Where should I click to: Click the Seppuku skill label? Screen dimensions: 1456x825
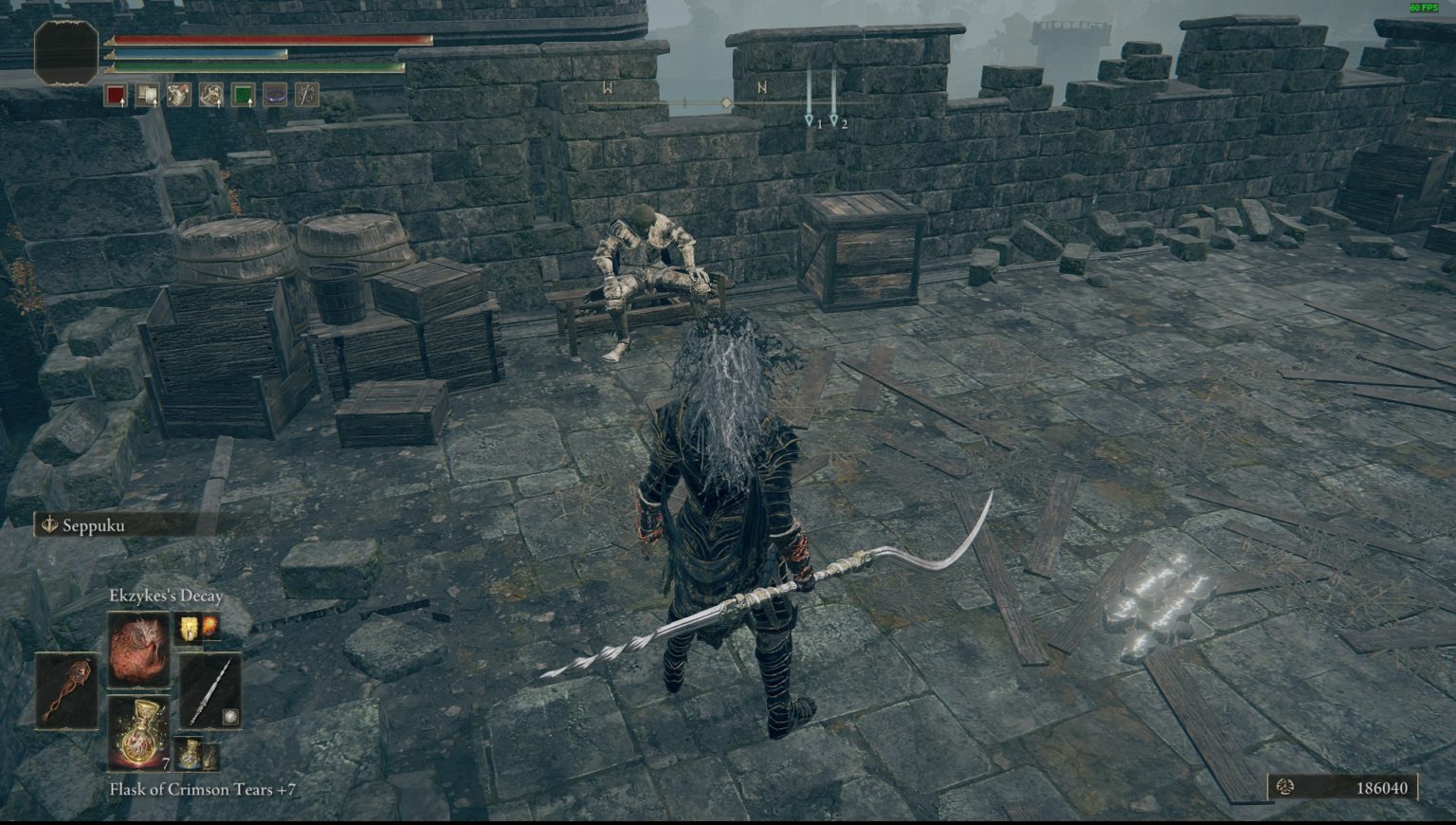[x=93, y=525]
